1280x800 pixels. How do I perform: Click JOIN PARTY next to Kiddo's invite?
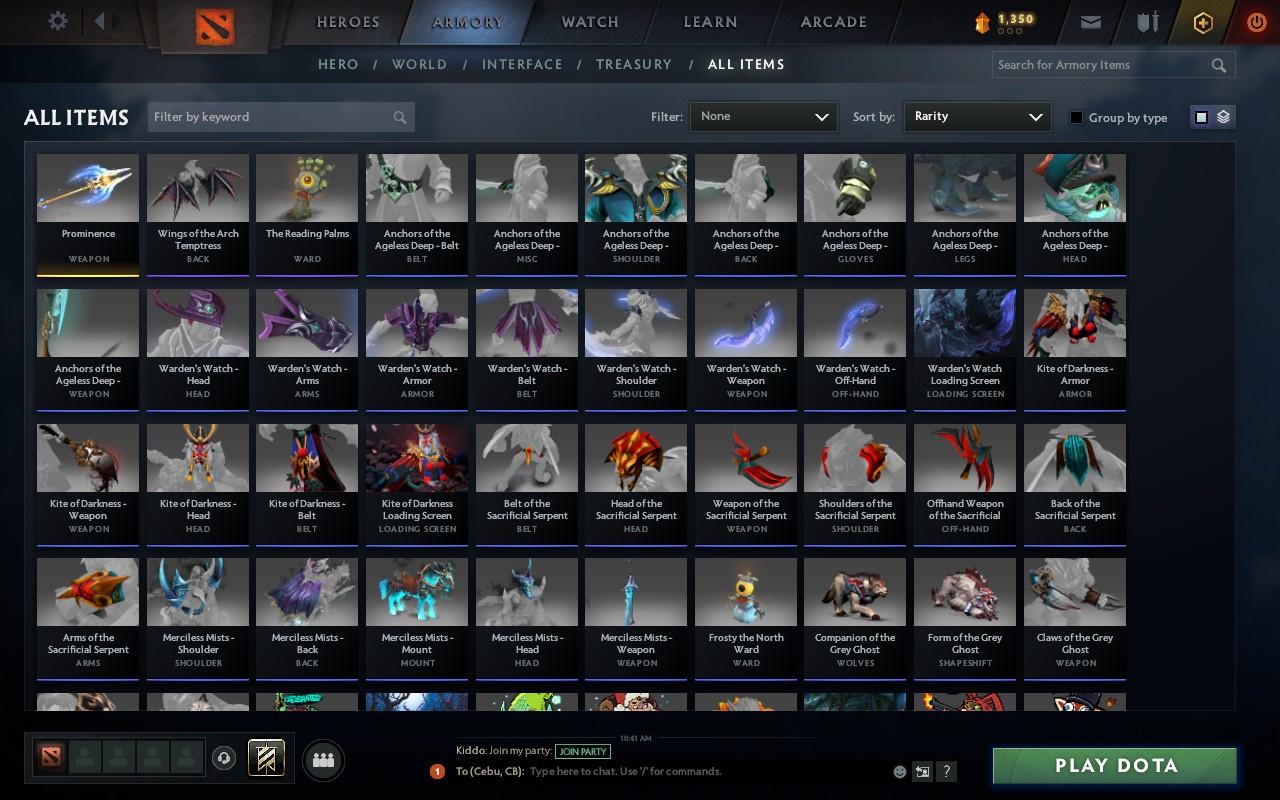(x=583, y=751)
